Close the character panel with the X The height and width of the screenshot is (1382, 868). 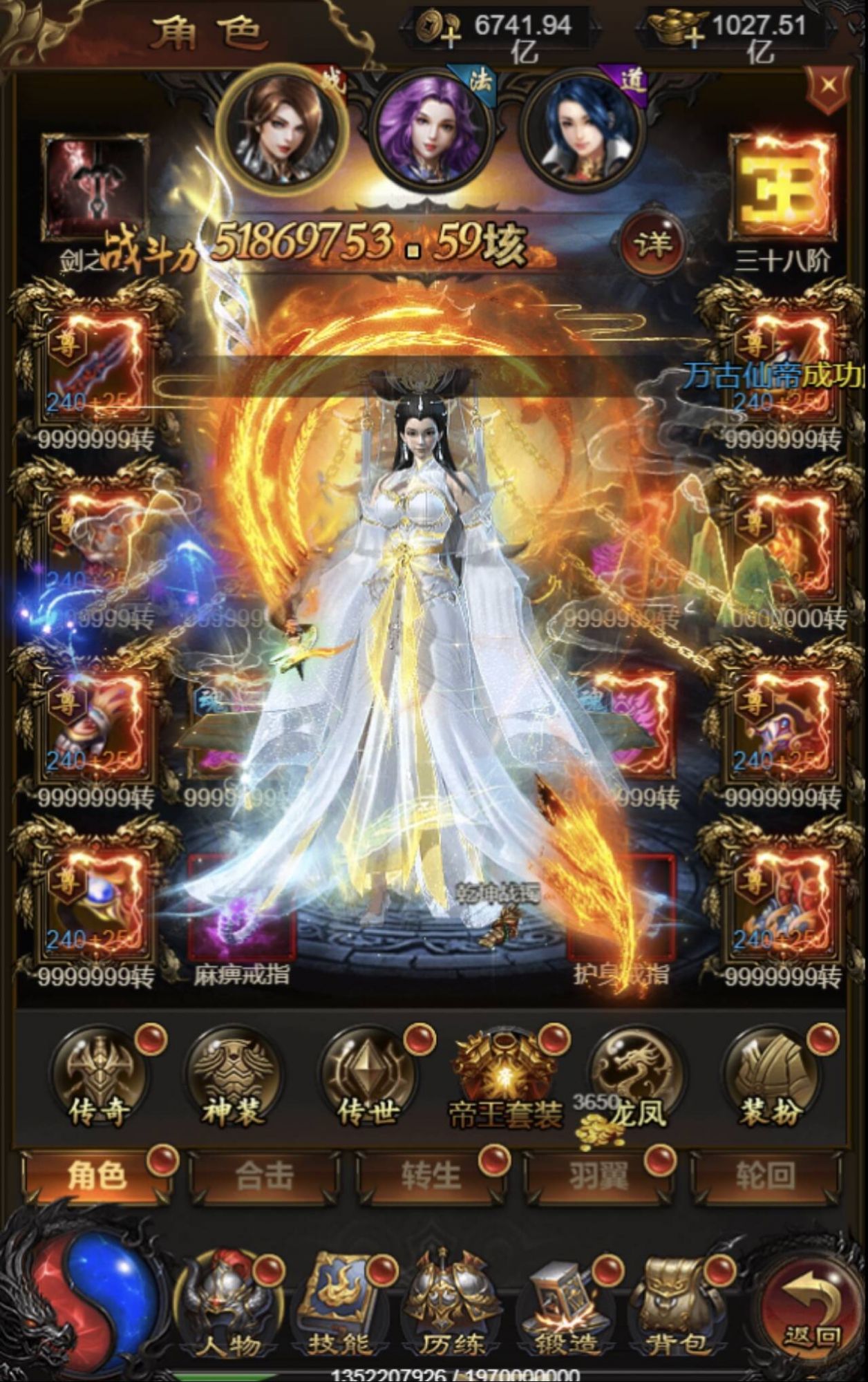(829, 87)
